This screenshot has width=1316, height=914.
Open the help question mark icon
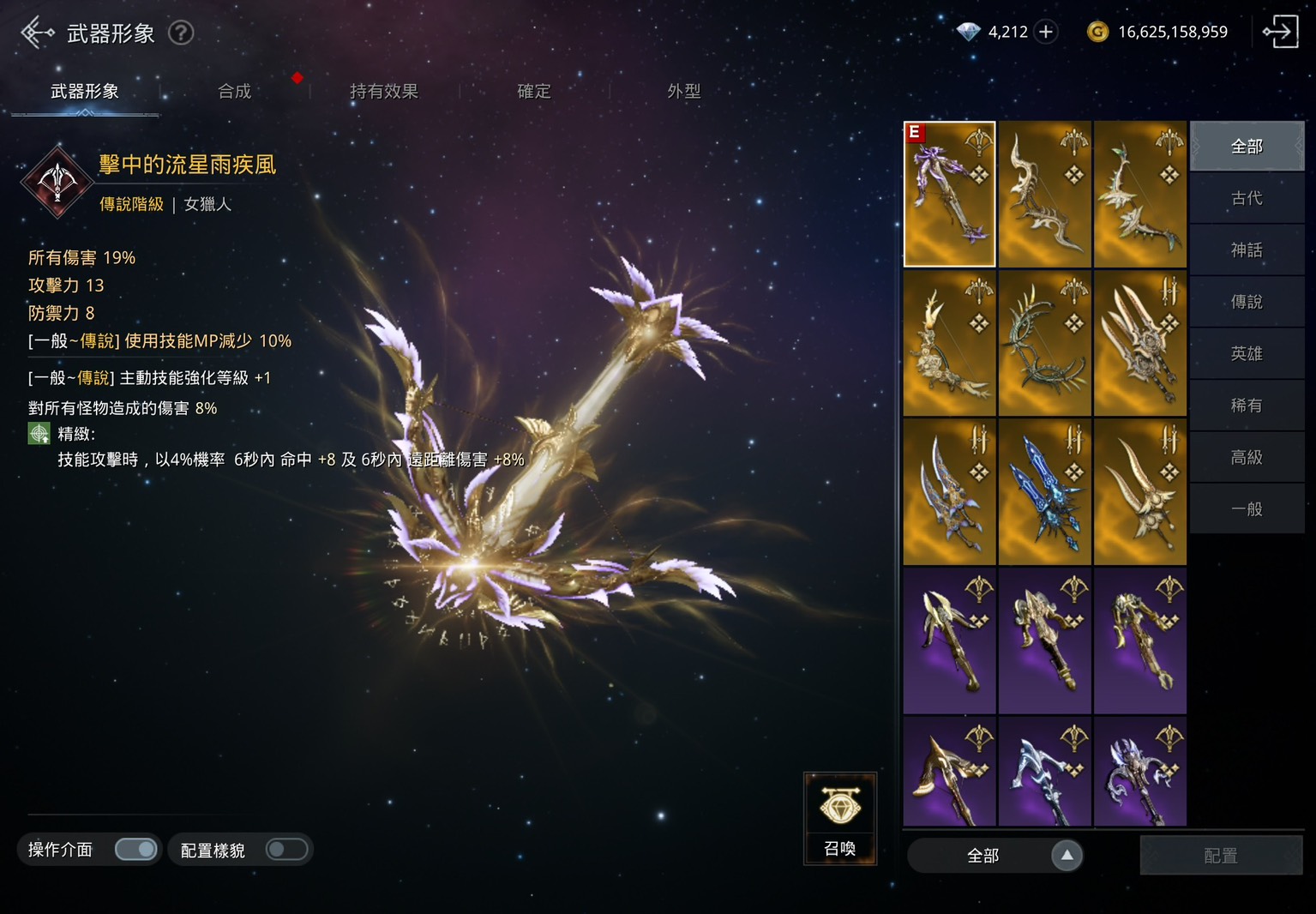[181, 33]
